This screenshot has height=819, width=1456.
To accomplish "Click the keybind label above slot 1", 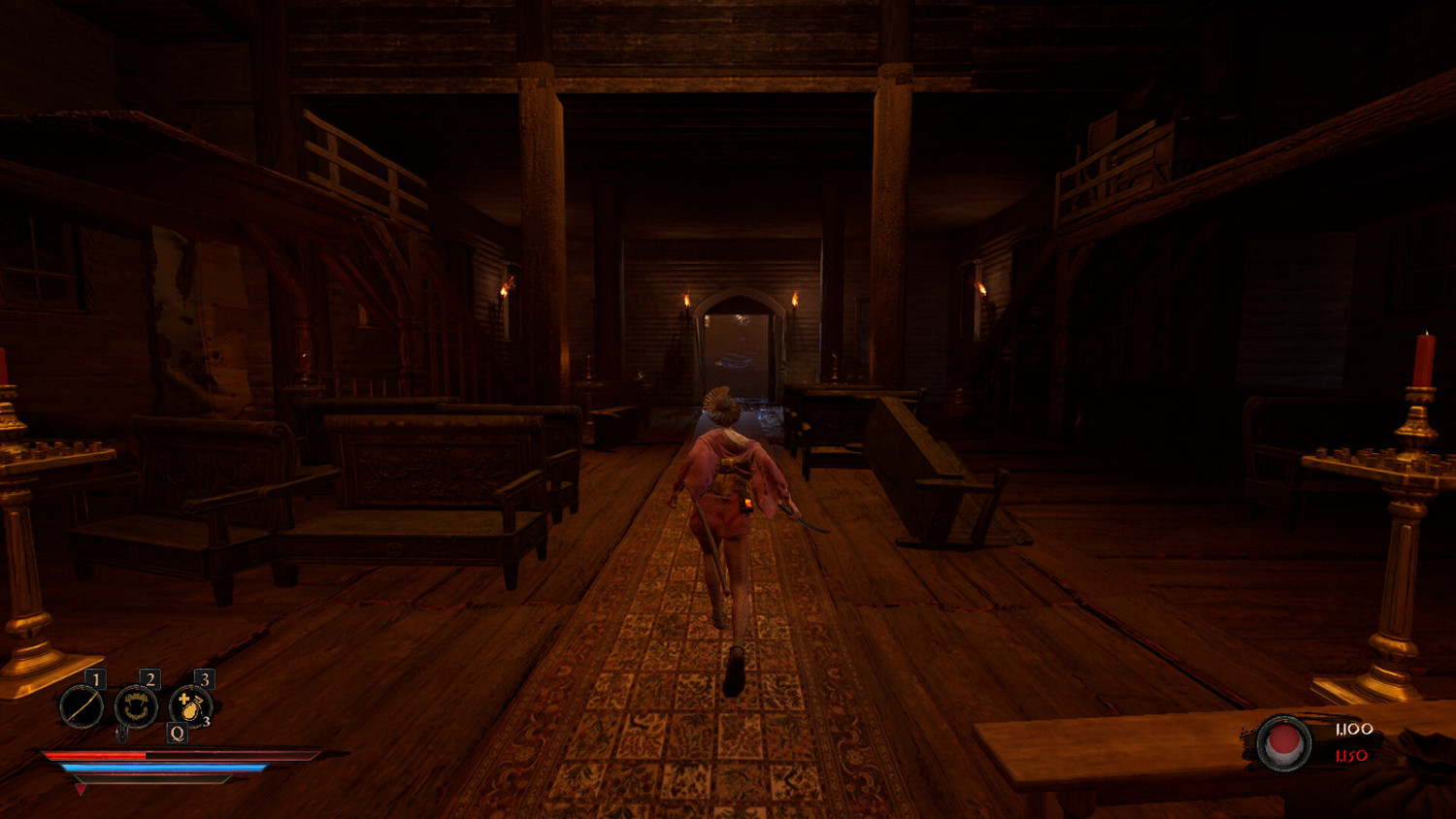I will (x=96, y=679).
